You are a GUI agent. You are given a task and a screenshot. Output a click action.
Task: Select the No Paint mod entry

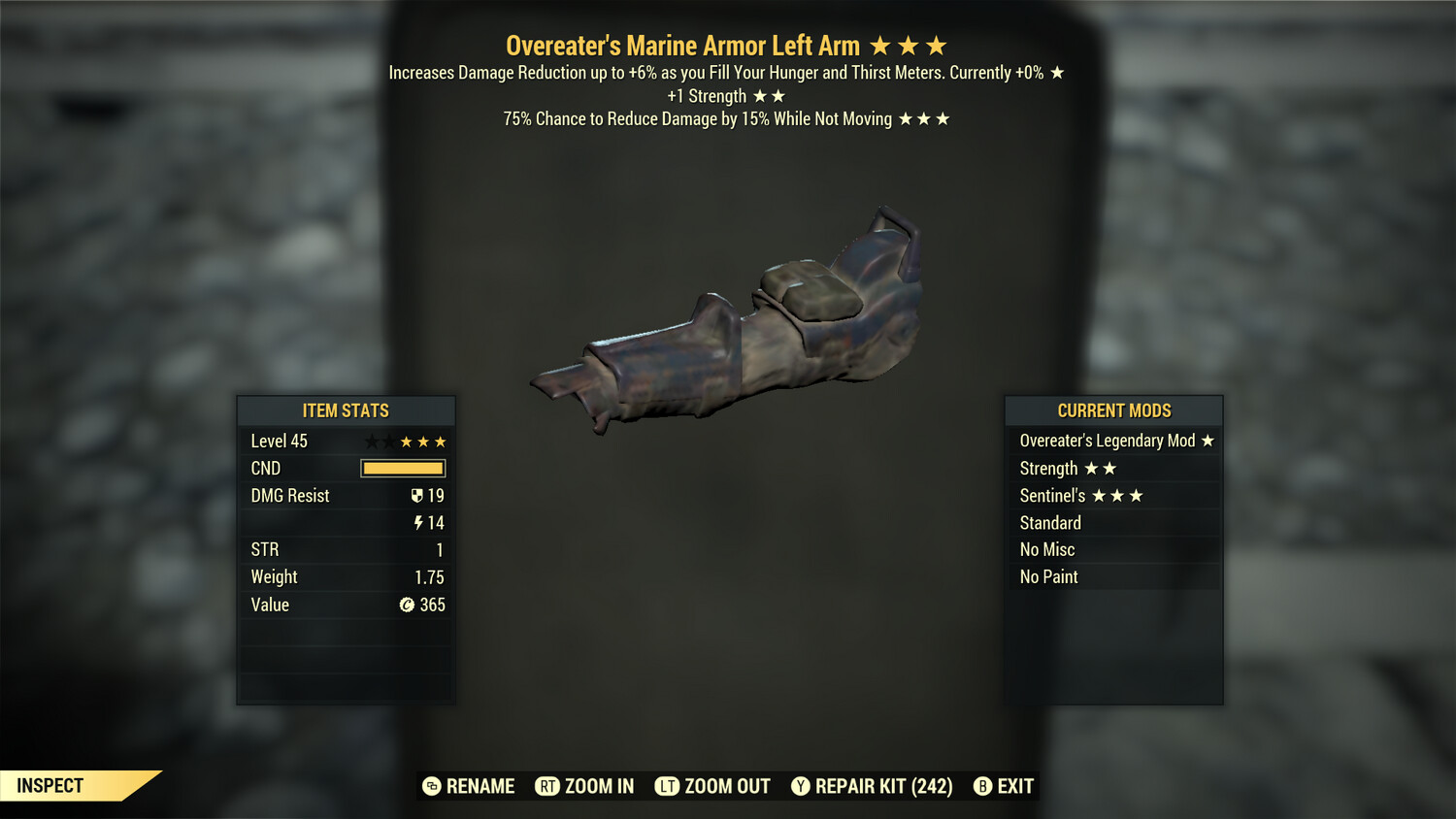click(1048, 576)
